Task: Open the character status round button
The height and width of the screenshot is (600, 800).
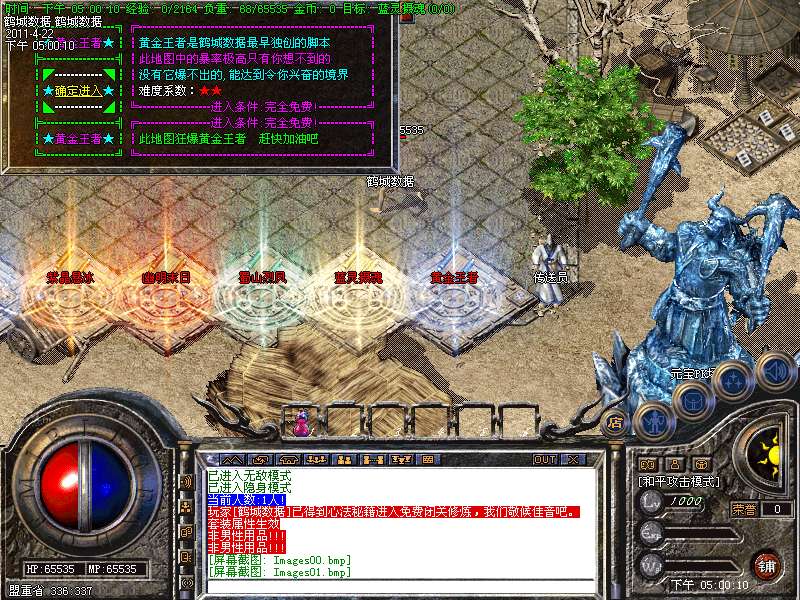Action: pyautogui.click(x=651, y=420)
